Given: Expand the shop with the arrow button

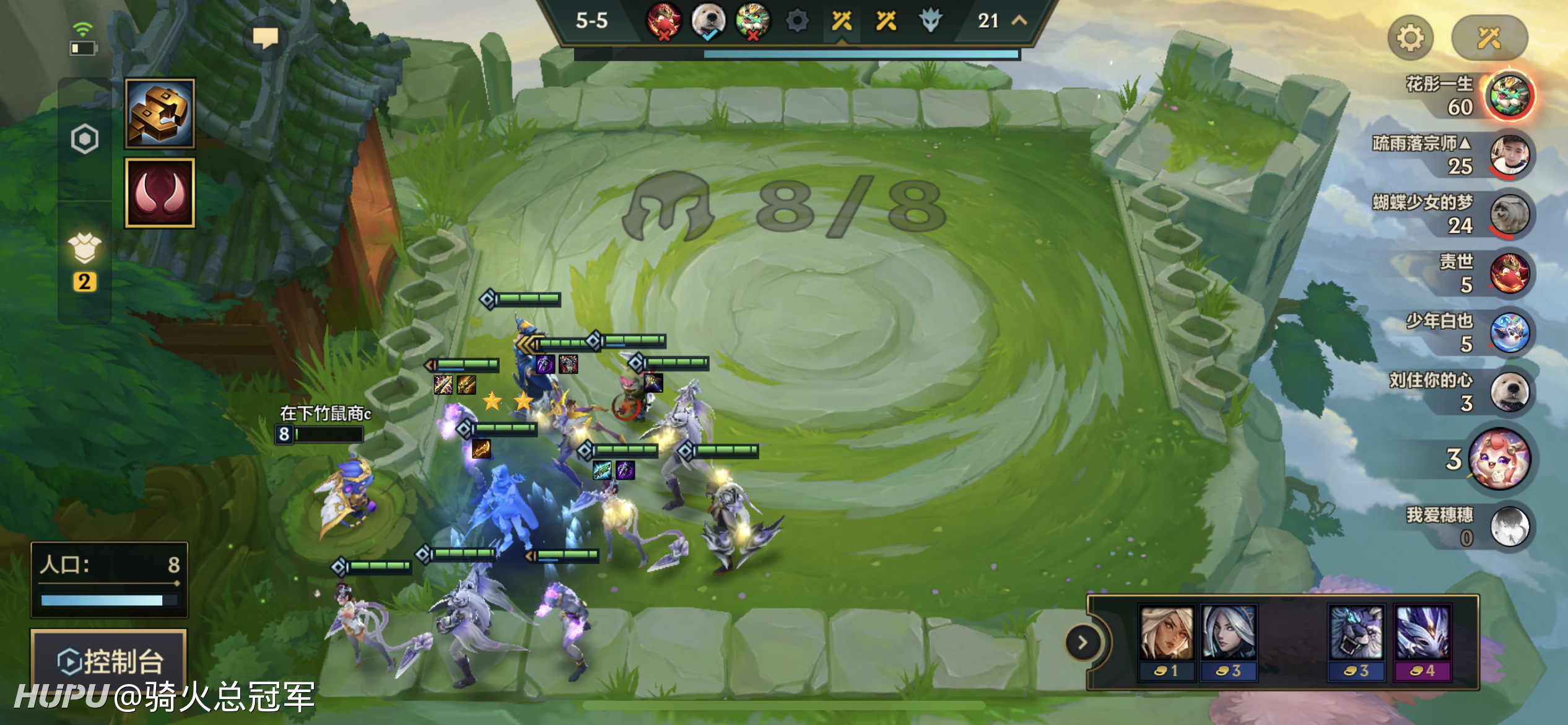Looking at the screenshot, I should 1082,643.
